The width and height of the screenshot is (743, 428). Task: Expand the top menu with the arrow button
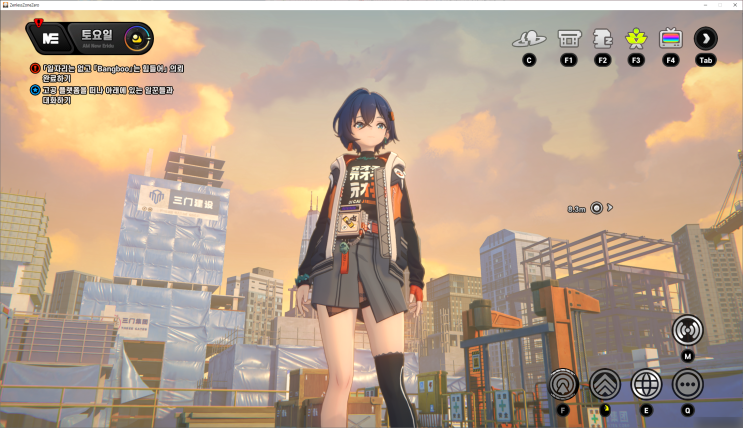click(706, 39)
